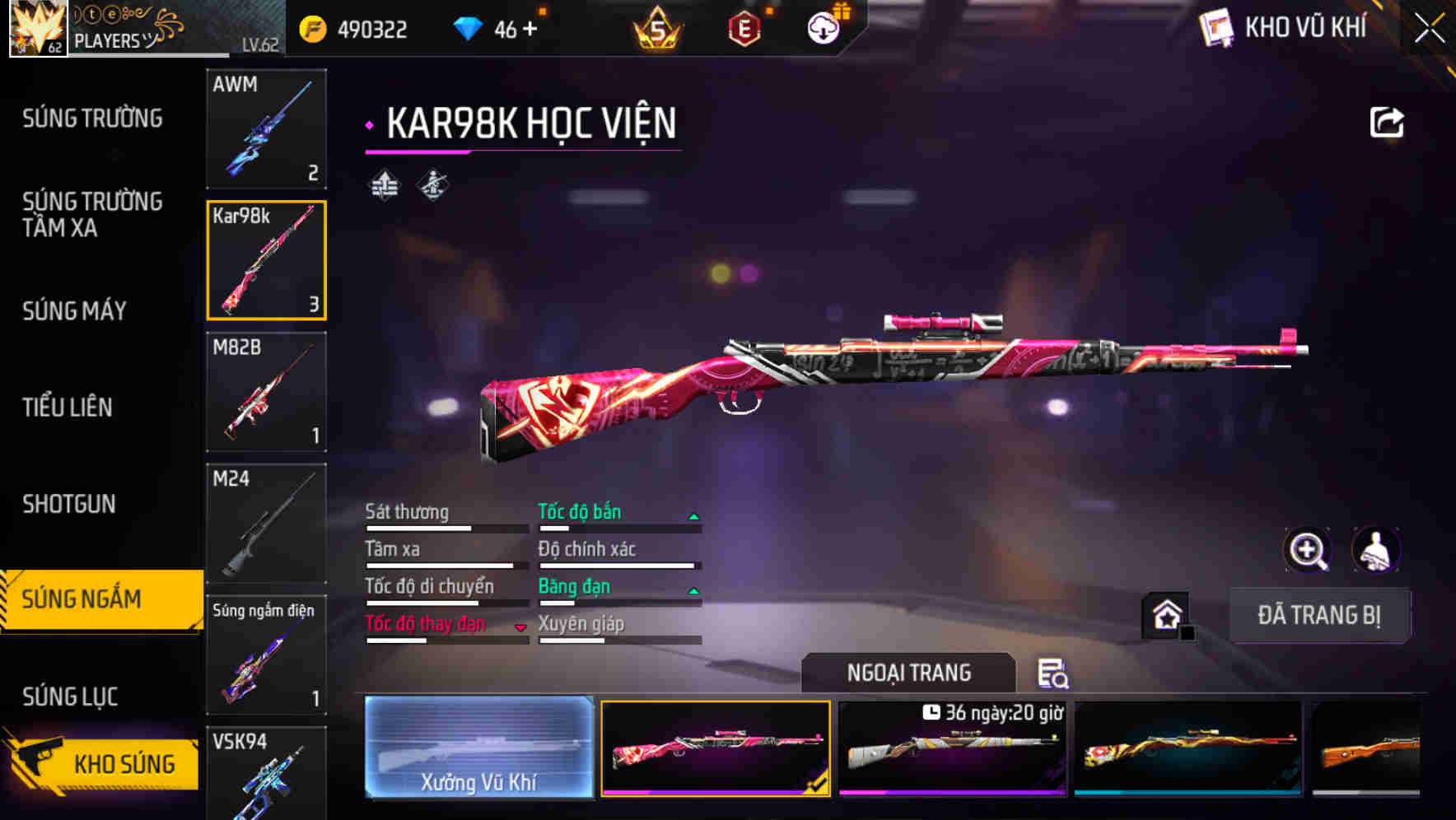Select the M82B weapon thumbnail
1456x820 pixels.
point(266,392)
